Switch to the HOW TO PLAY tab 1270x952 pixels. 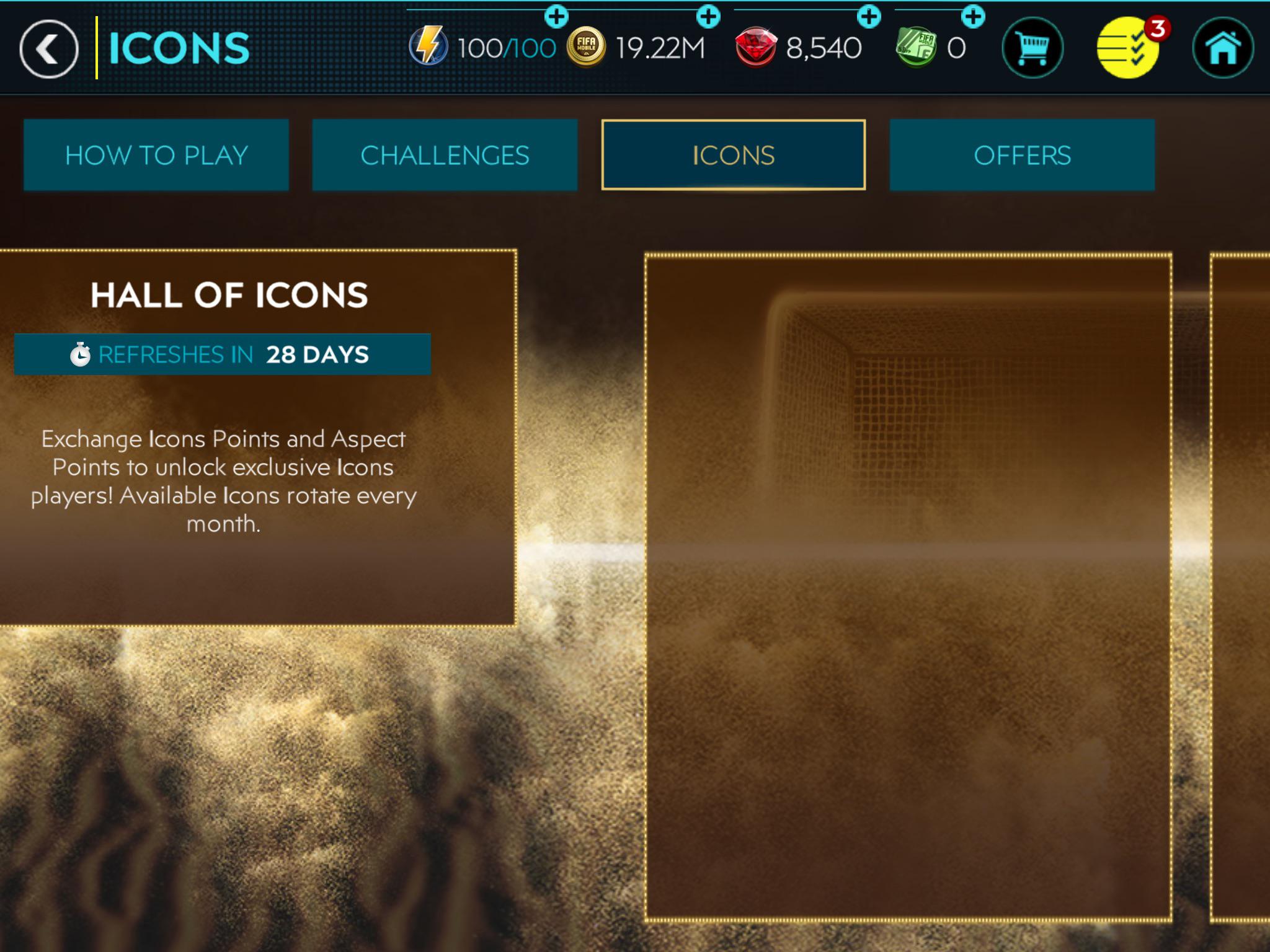click(156, 155)
